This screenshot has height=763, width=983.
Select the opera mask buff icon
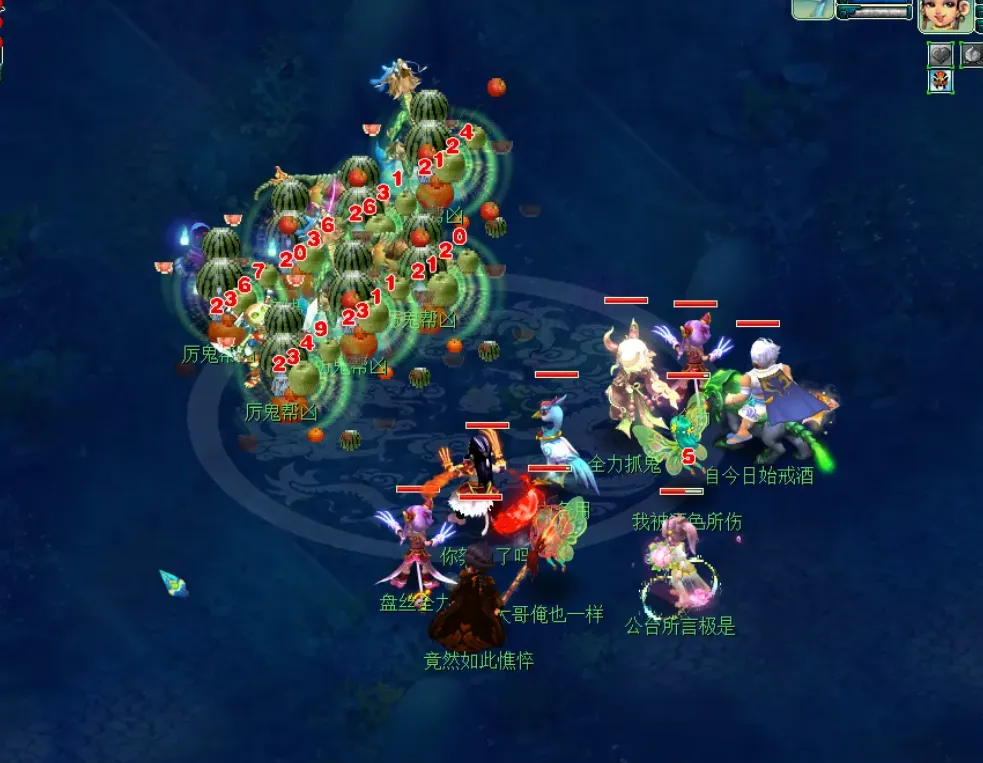(940, 81)
